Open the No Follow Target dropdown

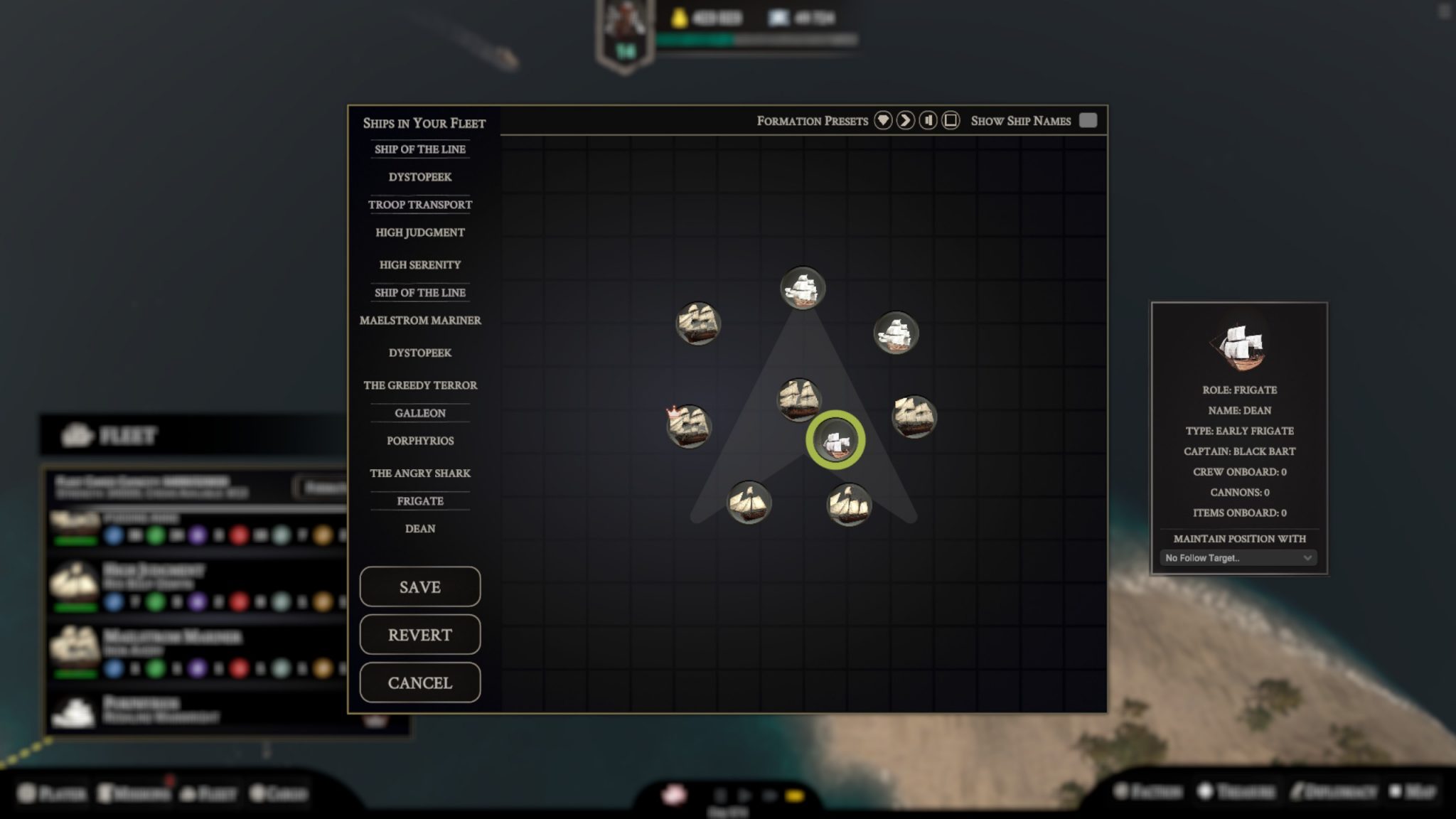1238,558
